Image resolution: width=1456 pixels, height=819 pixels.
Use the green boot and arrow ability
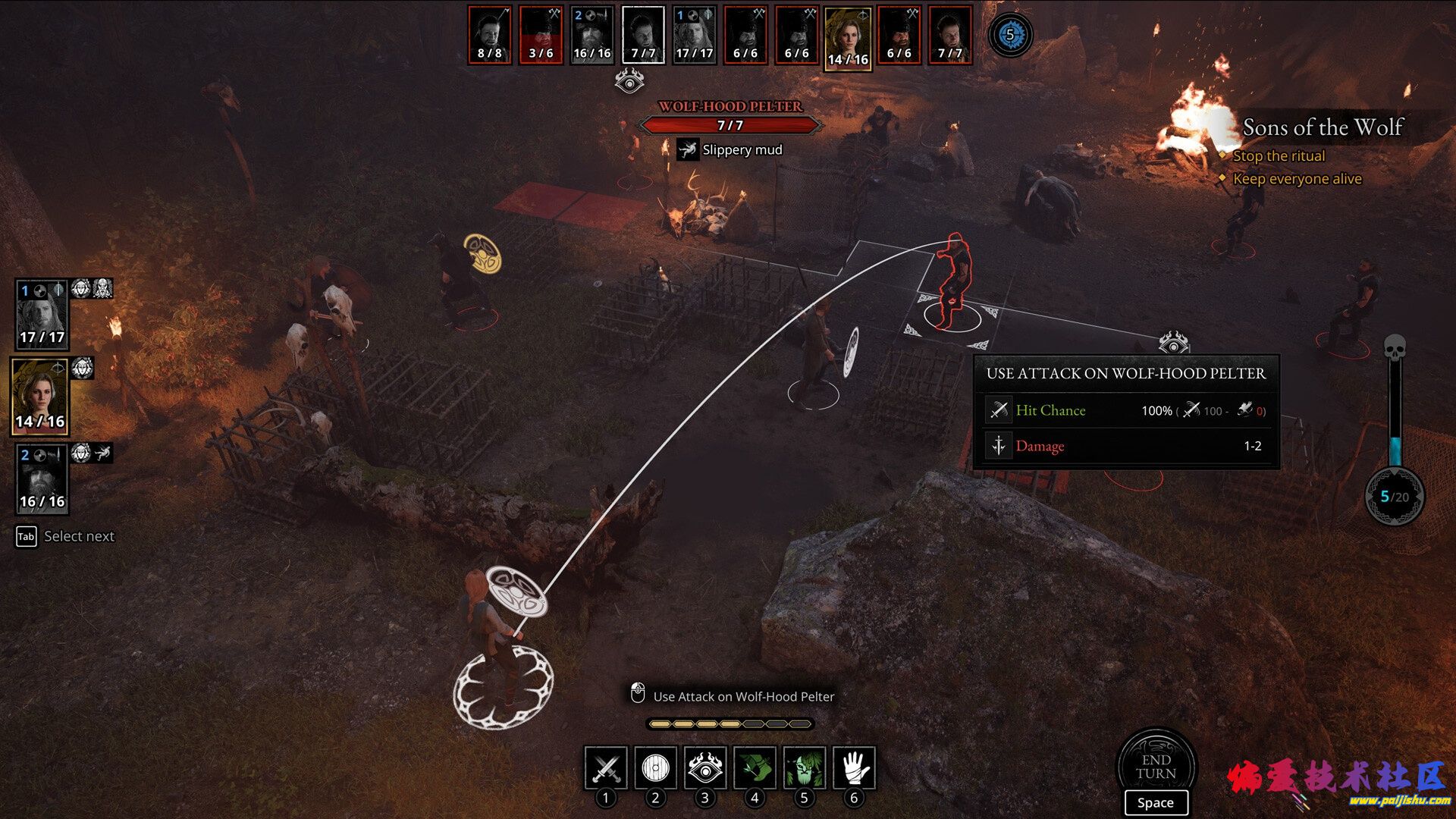coord(755,767)
